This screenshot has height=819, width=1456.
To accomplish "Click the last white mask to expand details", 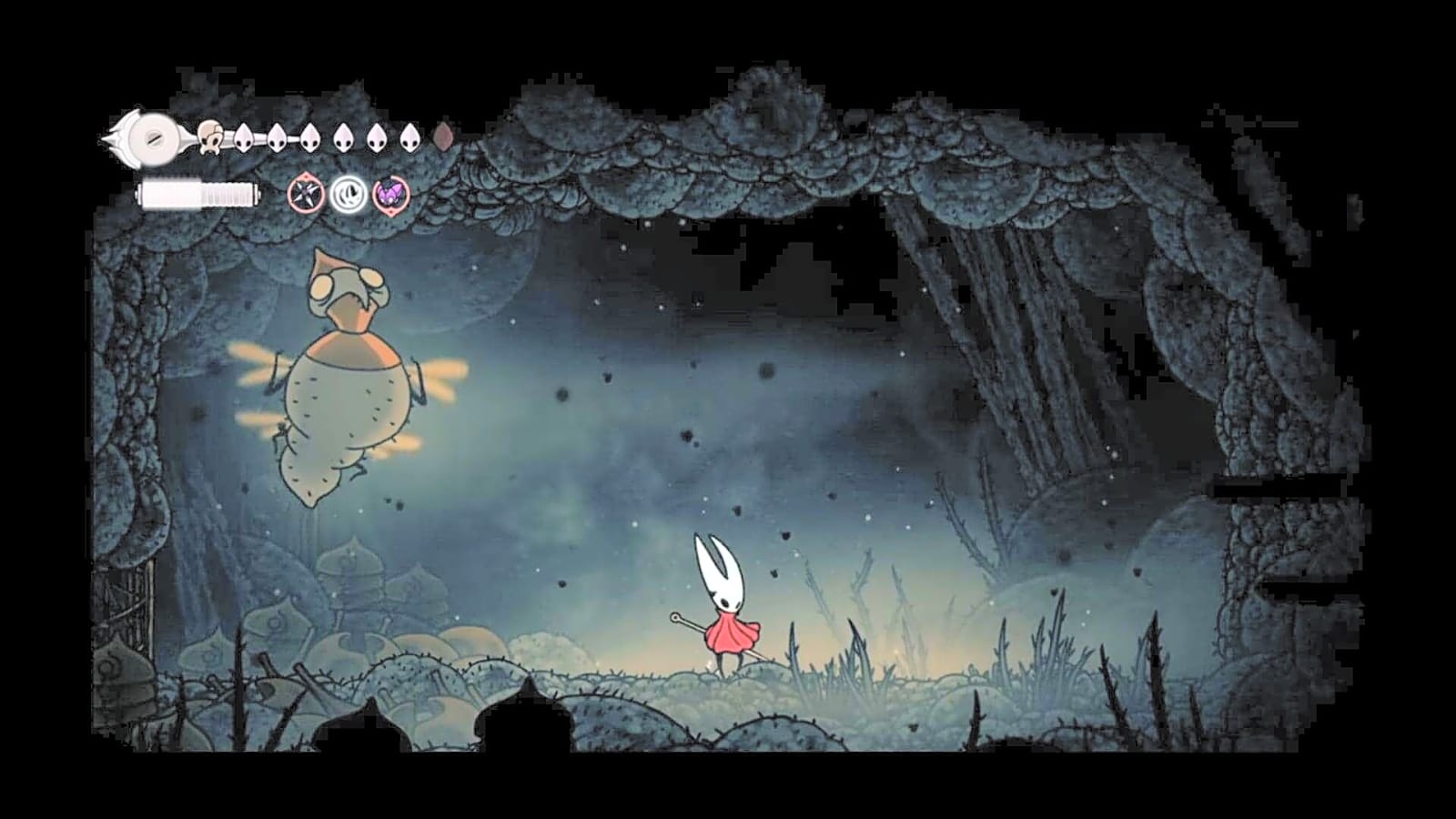I will tap(409, 136).
